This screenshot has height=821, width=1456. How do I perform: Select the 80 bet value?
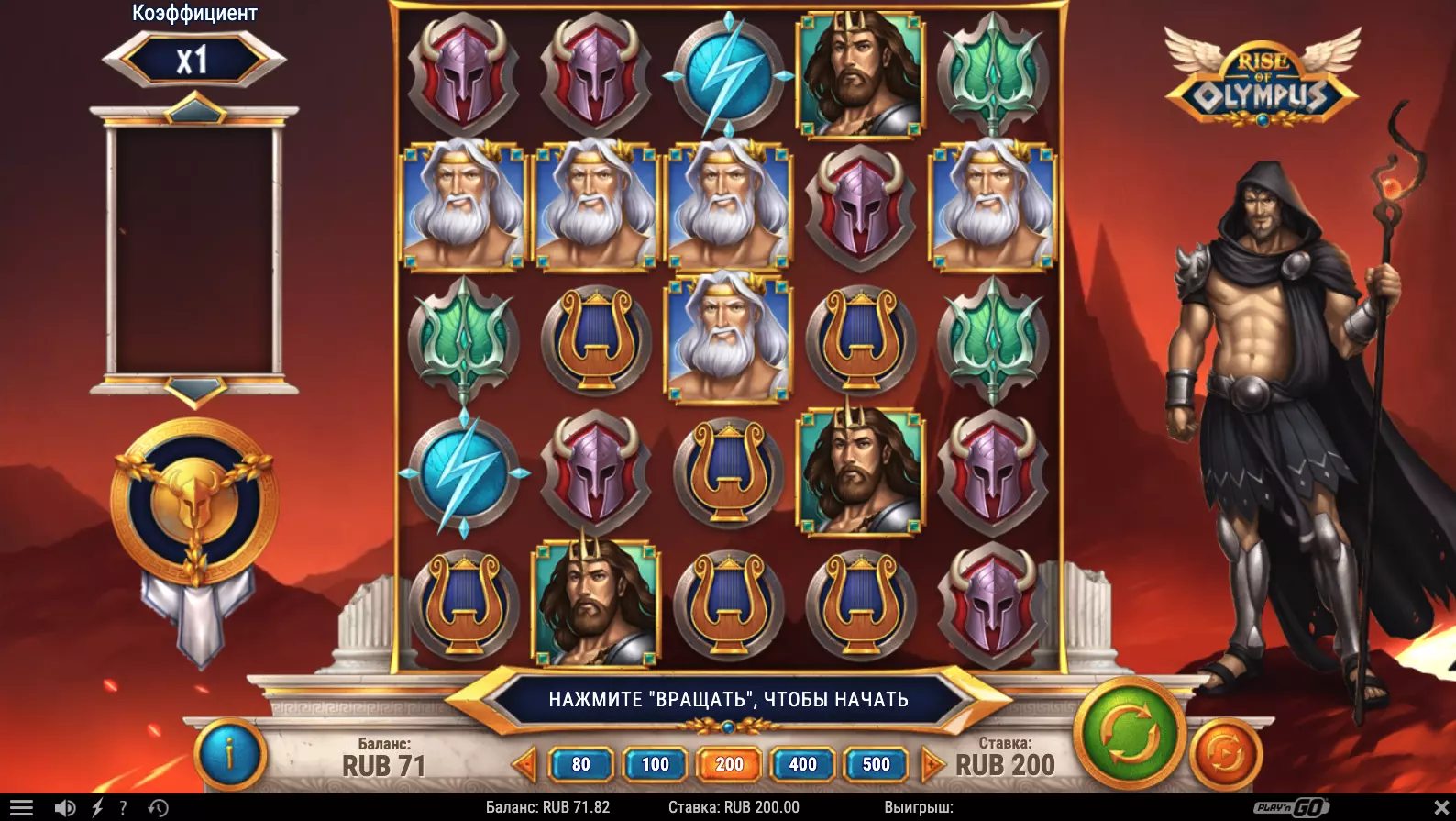(581, 764)
